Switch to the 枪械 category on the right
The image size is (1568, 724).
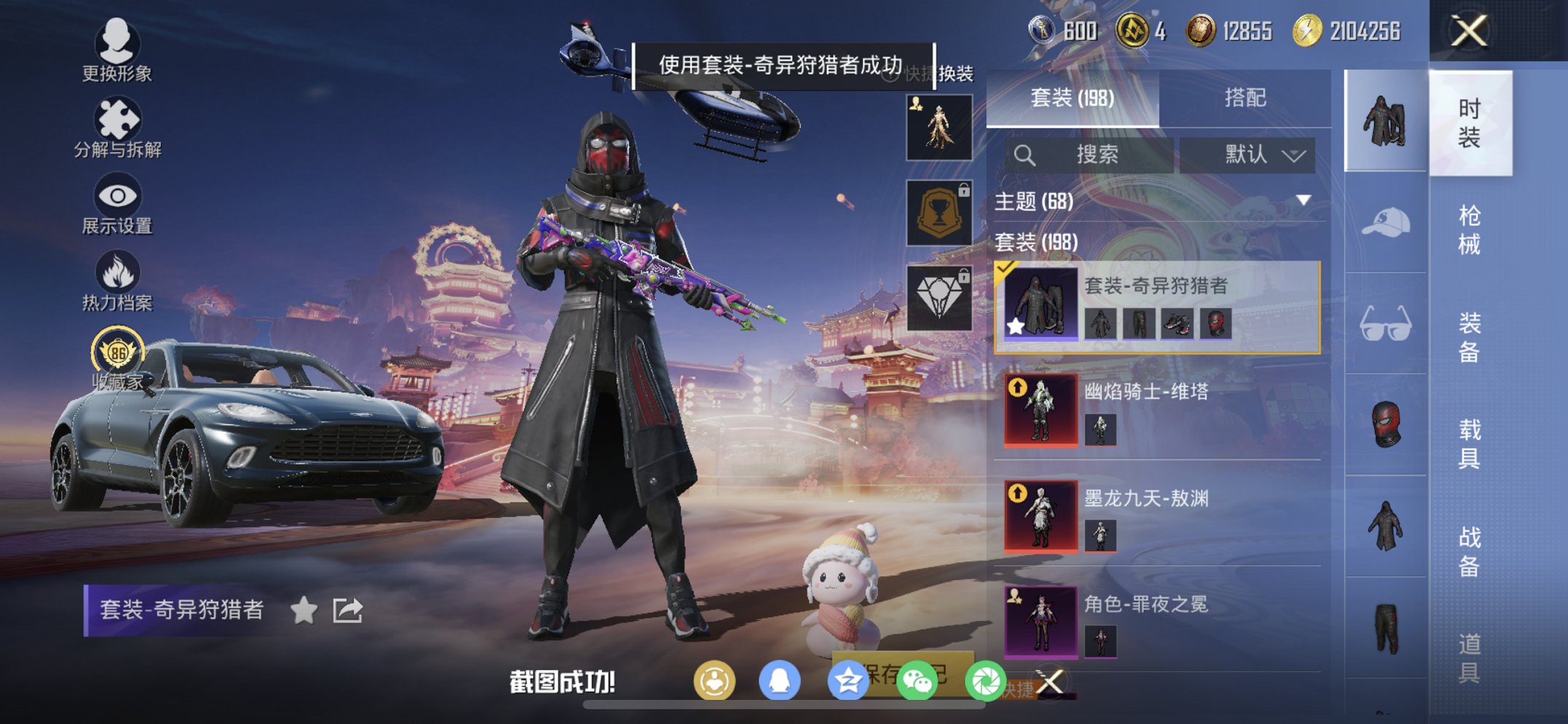point(1469,227)
